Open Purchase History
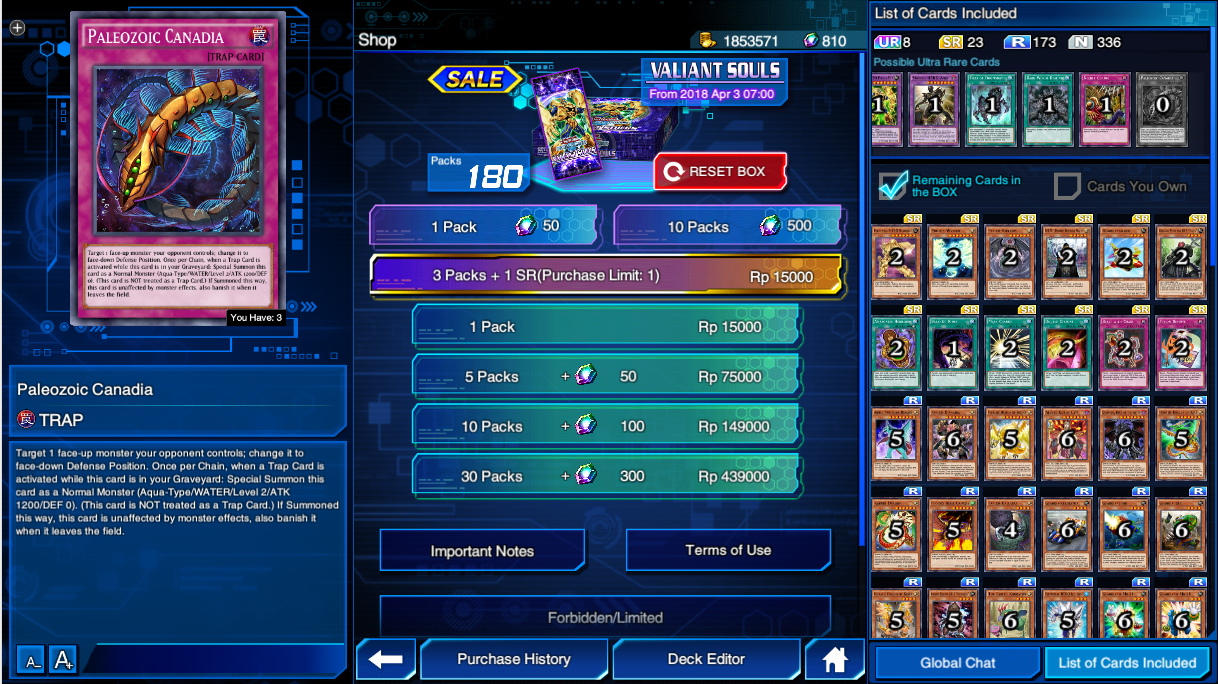The width and height of the screenshot is (1218, 684). pos(514,659)
